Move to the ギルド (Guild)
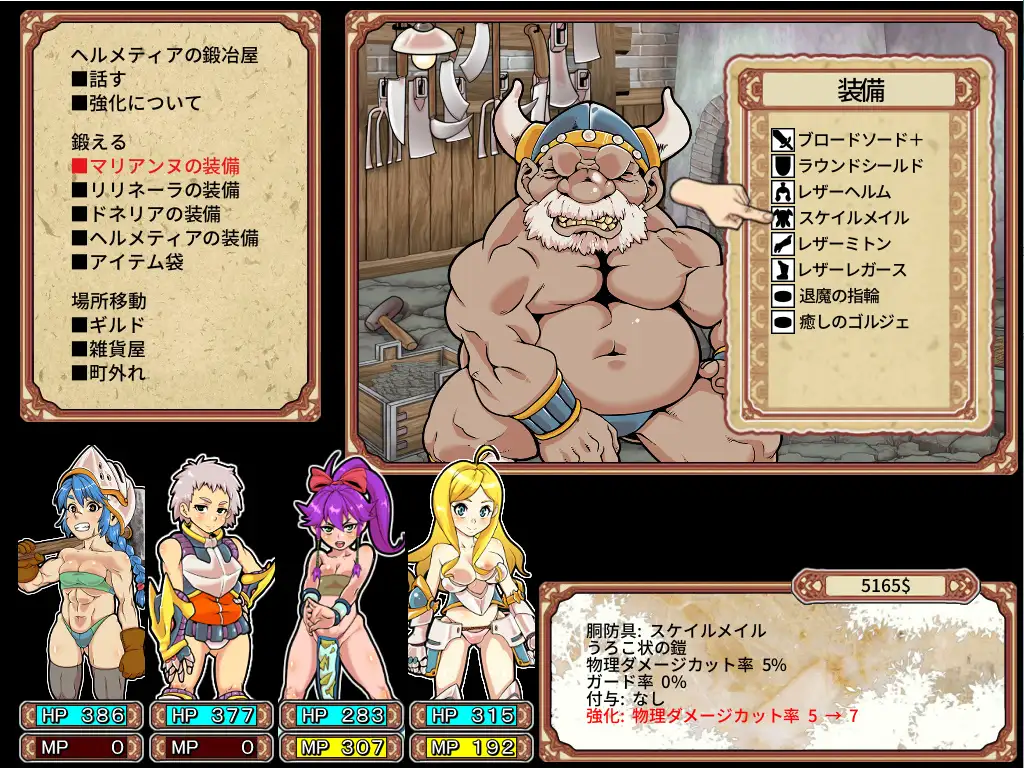This screenshot has height=768, width=1024. (108, 325)
